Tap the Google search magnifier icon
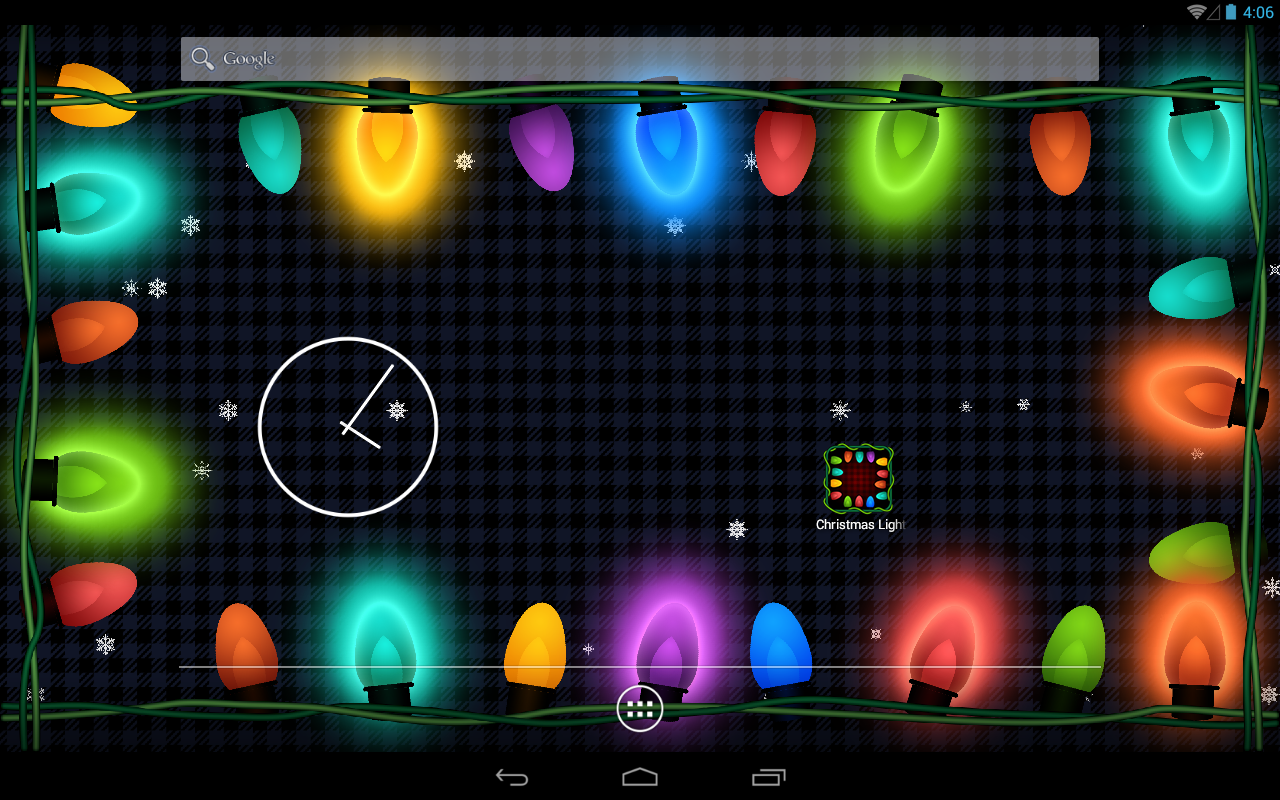Screen dimensions: 1280x800 [202, 58]
